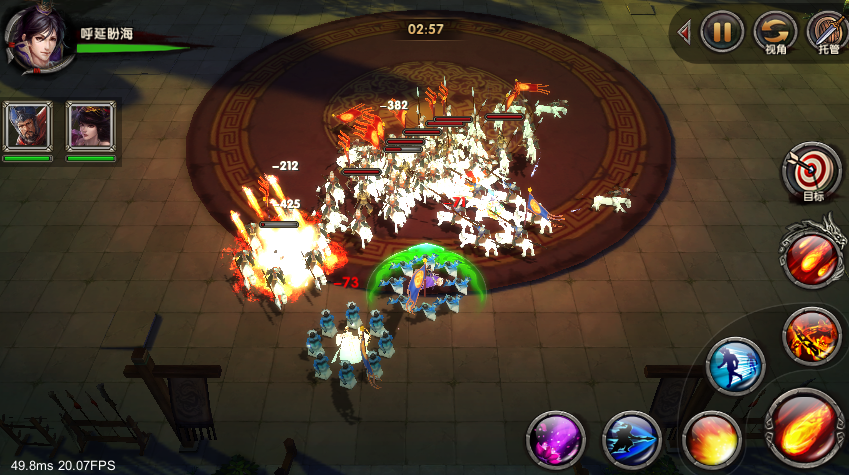Use the purple petal magic skill

556,440
